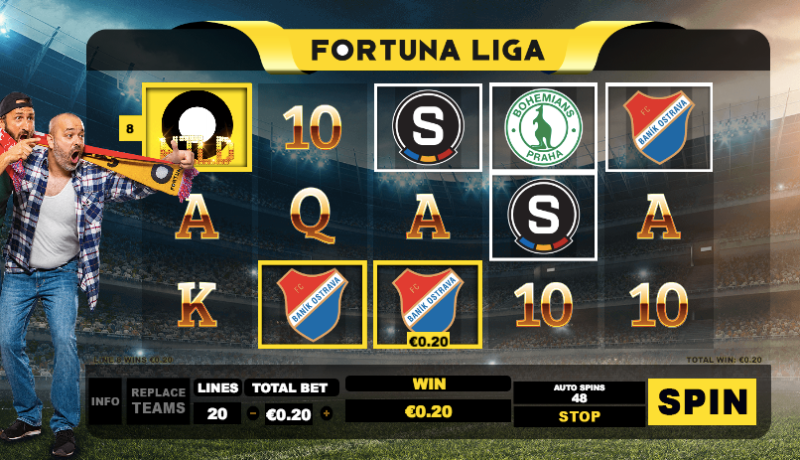Stop the auto spins

click(x=579, y=416)
